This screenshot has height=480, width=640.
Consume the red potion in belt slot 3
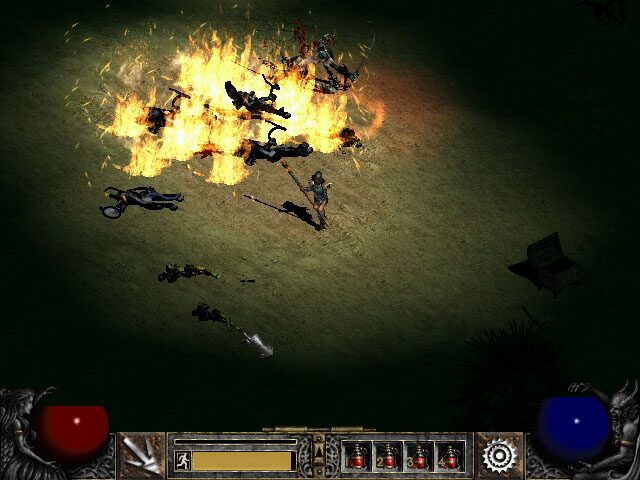click(419, 456)
